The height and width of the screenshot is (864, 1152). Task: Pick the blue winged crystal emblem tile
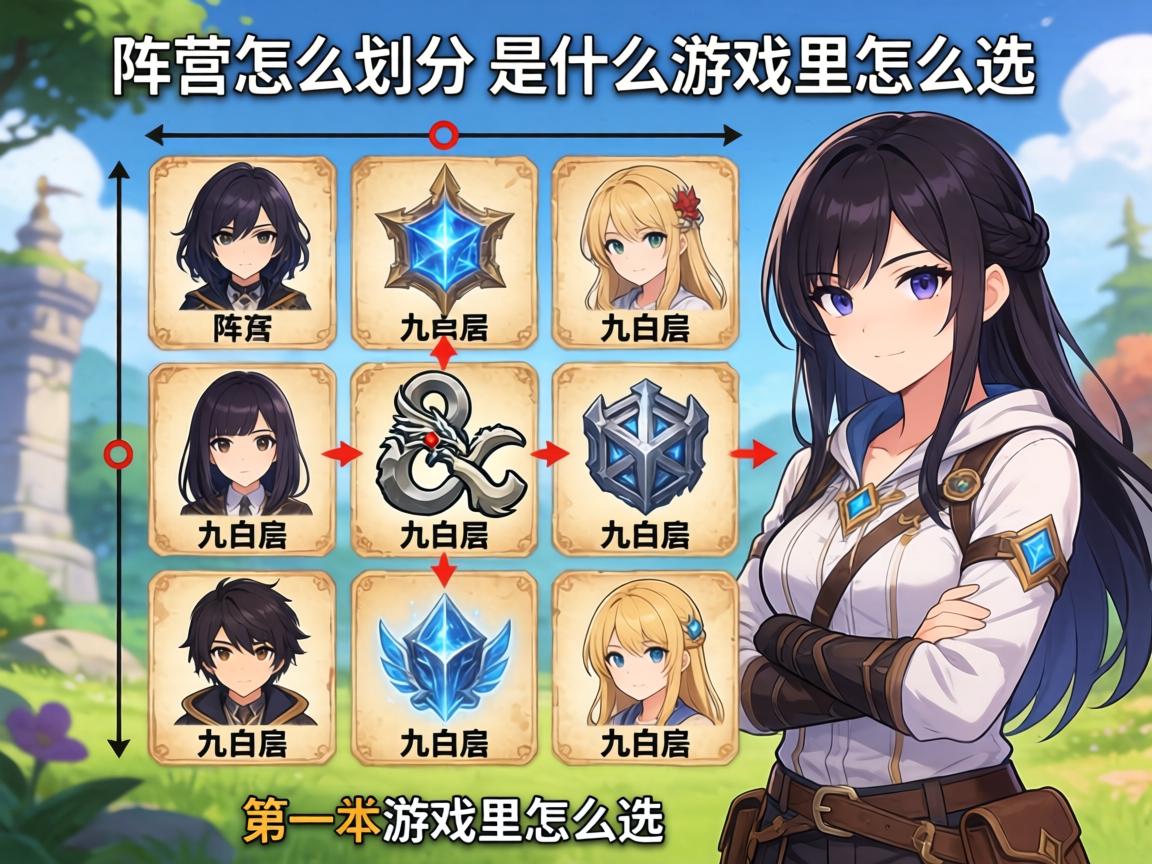(x=444, y=665)
